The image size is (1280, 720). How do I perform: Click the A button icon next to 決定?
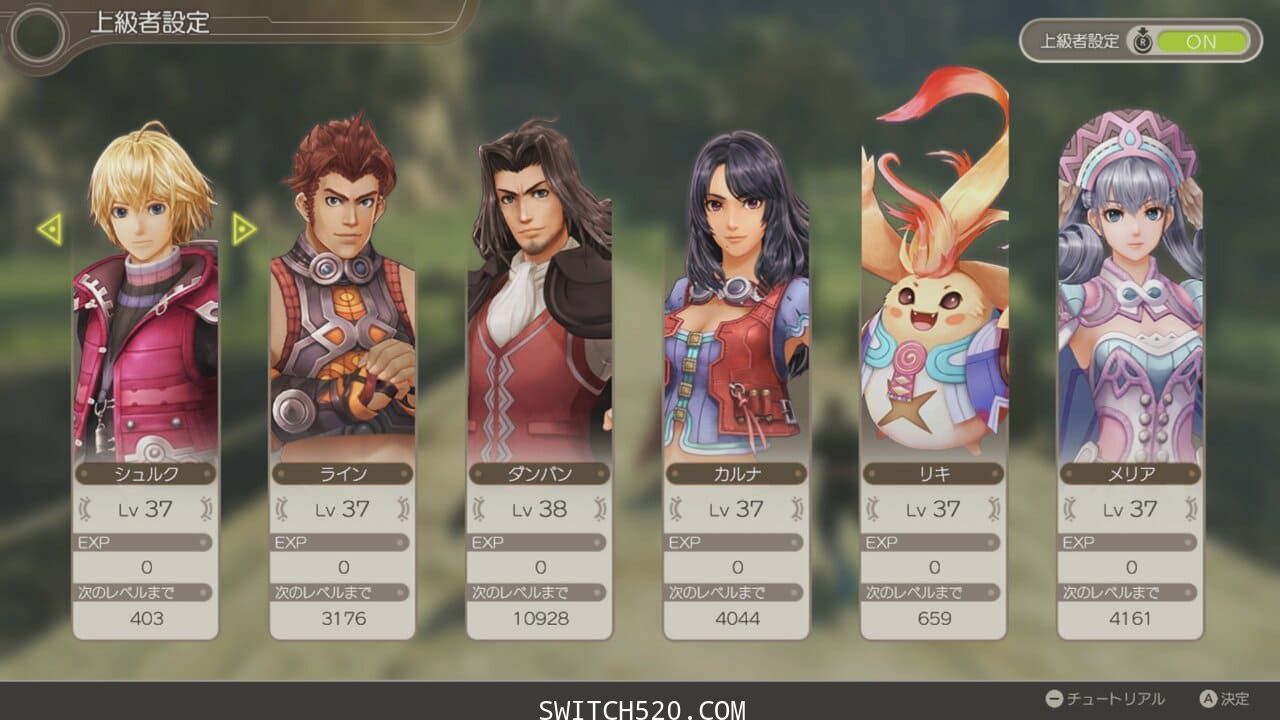point(1209,697)
